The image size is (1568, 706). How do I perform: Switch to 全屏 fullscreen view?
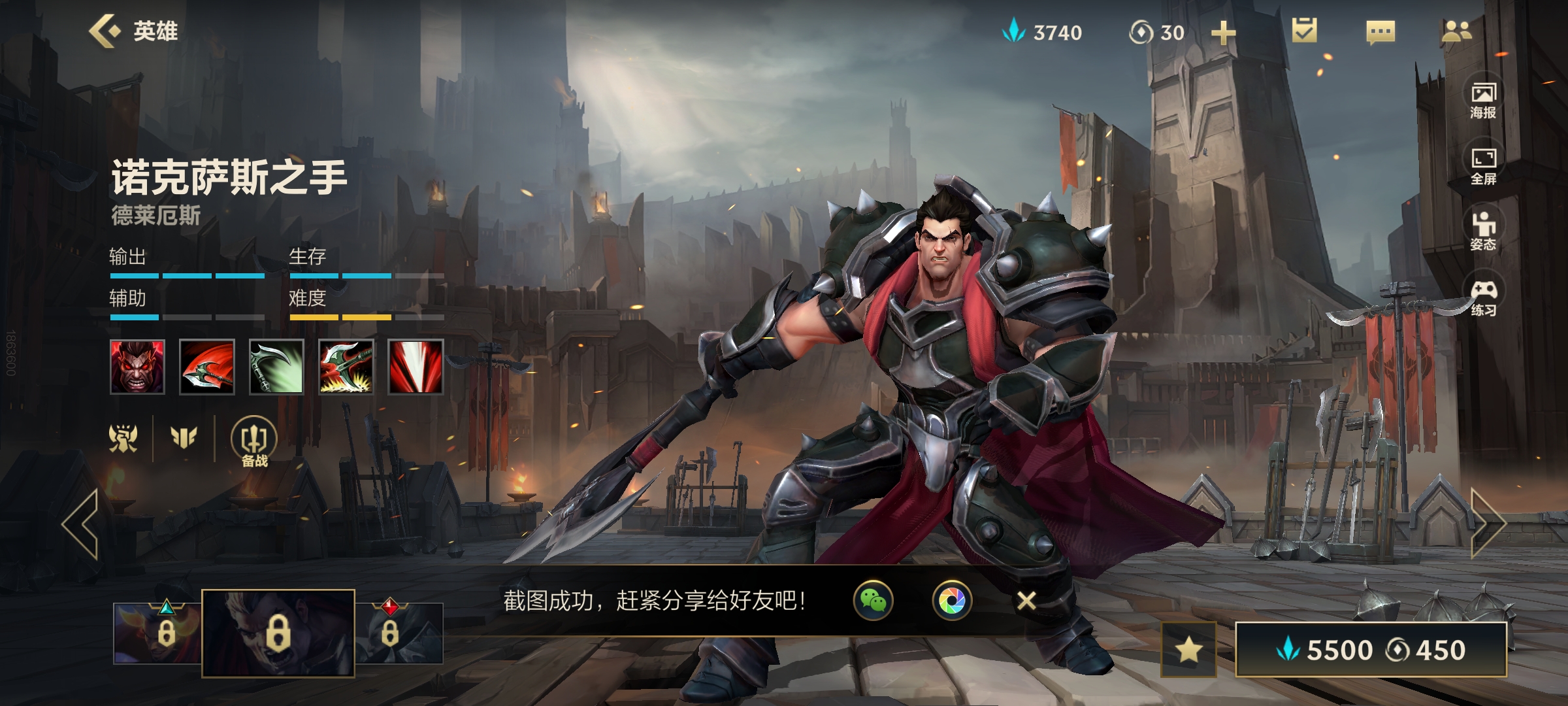[x=1483, y=166]
